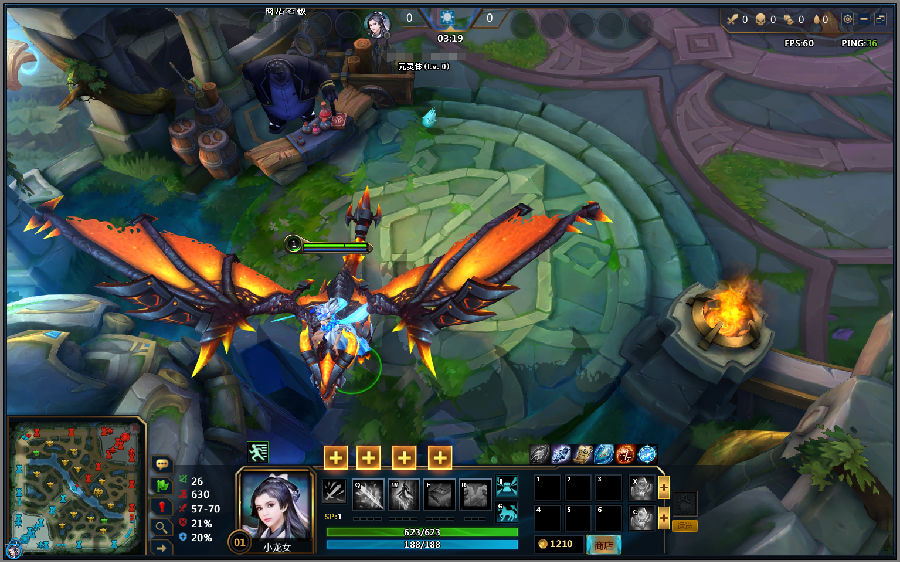Toggle the arrow button beside the minimap
The height and width of the screenshot is (562, 900).
coord(162,547)
